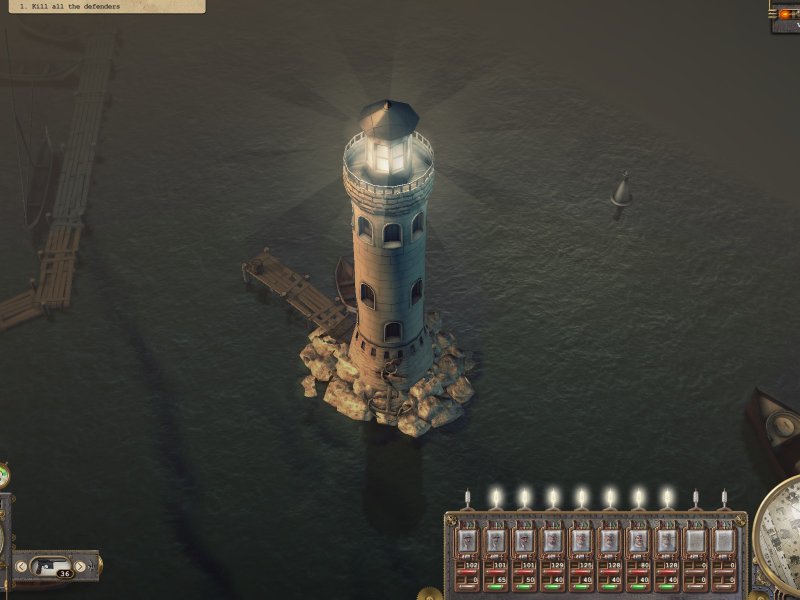The height and width of the screenshot is (600, 800).
Task: Select the squad member portrait showing 125 health
Action: [x=581, y=541]
